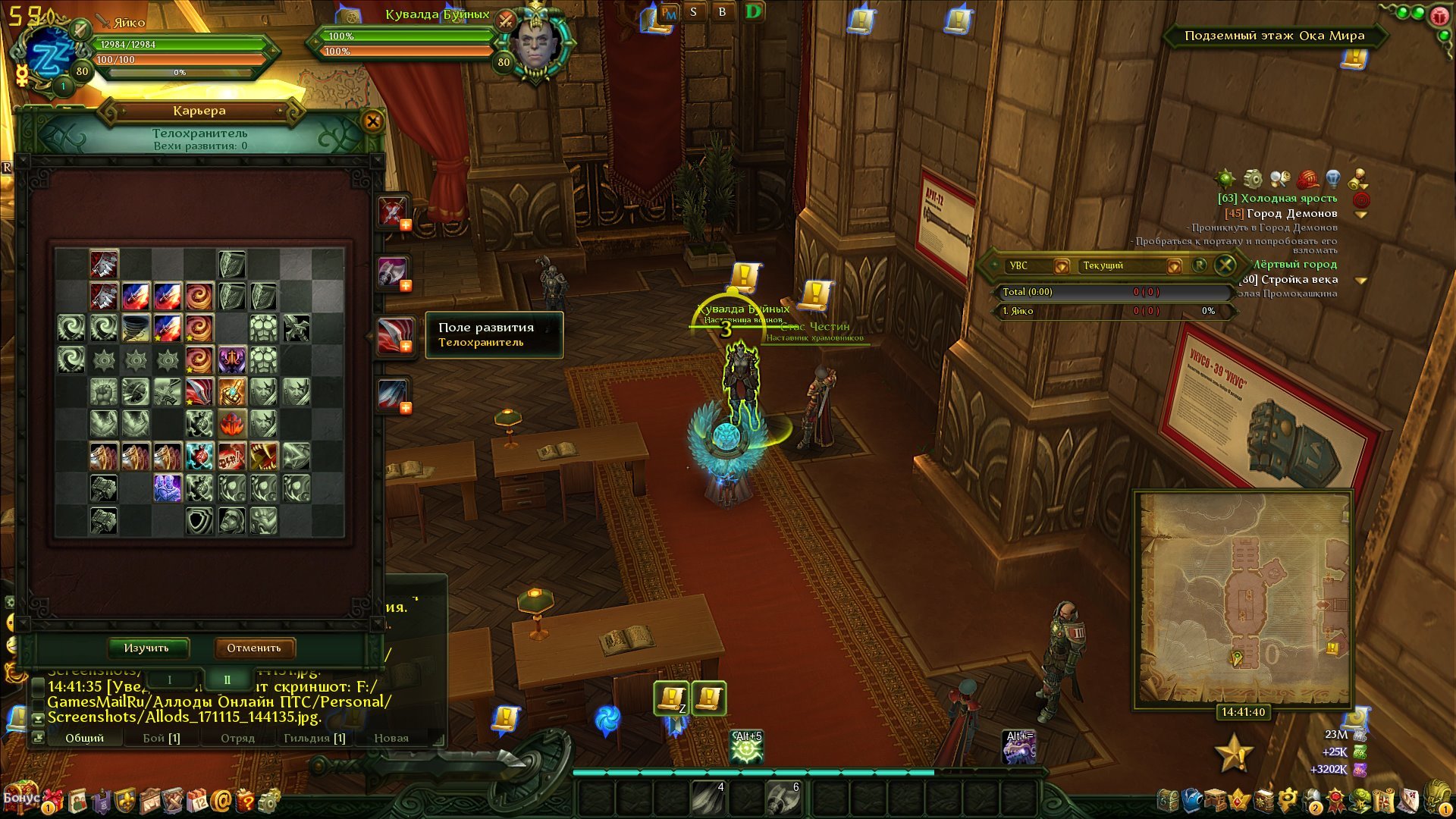
Task: Open the Гильдия chat tab
Action: click(x=314, y=738)
